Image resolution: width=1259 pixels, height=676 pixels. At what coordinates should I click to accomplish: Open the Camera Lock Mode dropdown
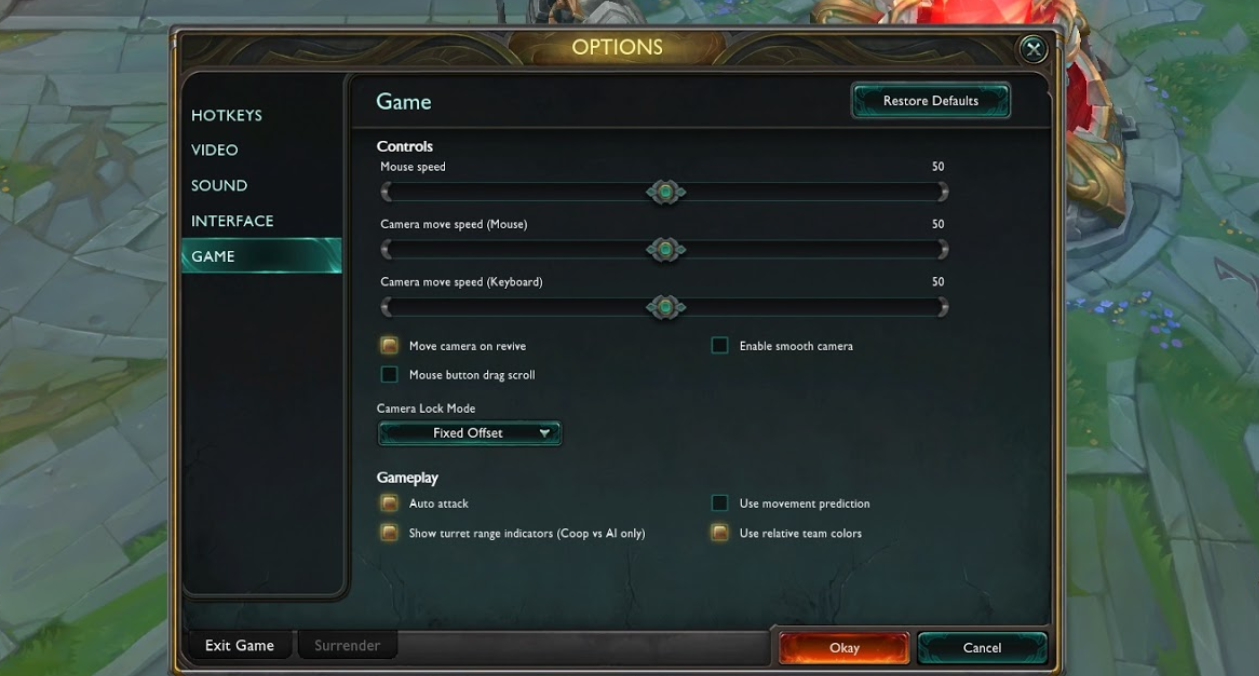coord(469,433)
